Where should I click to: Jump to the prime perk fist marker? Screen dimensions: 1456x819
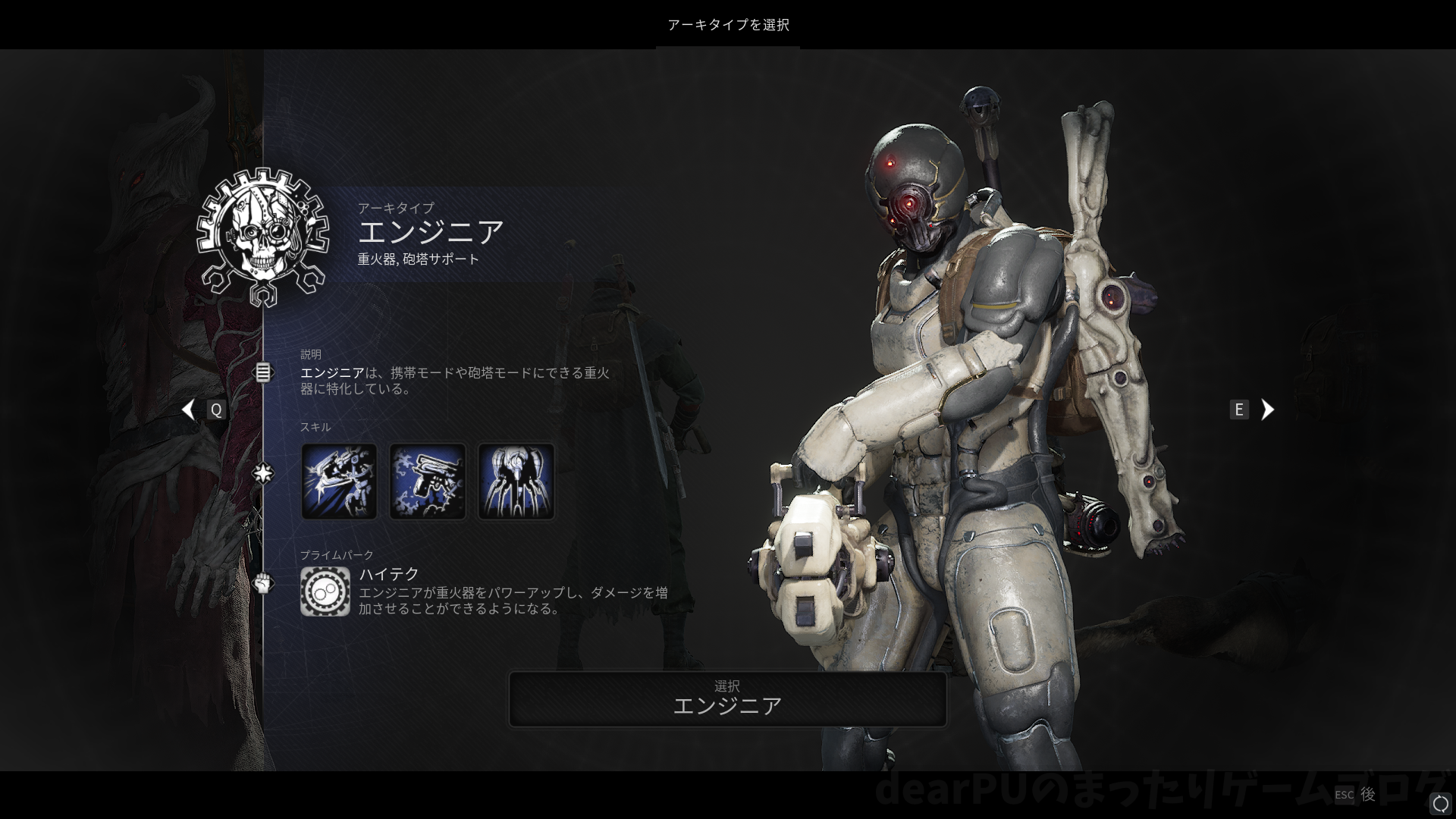262,583
